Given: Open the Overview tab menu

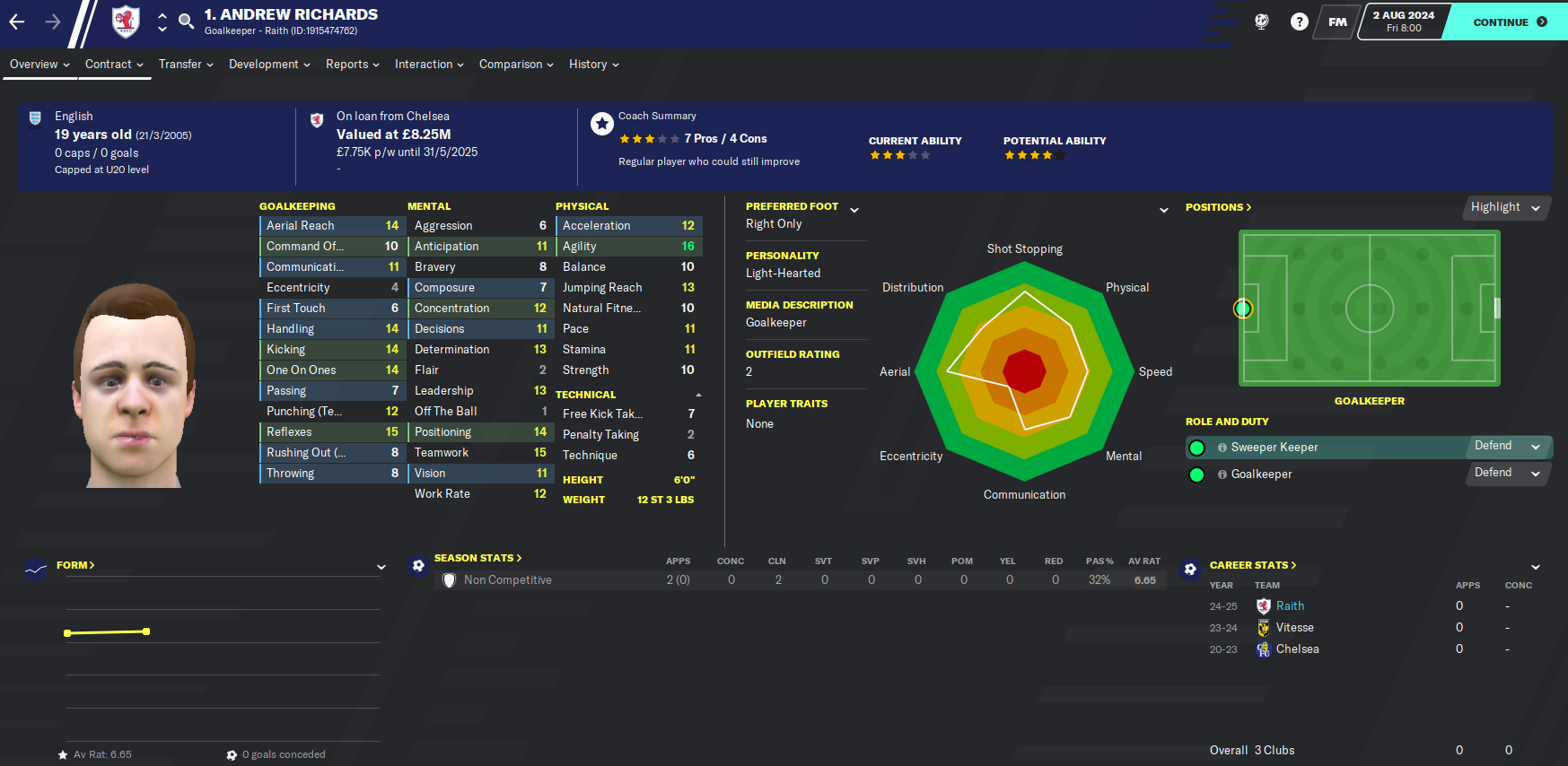Looking at the screenshot, I should click(39, 65).
